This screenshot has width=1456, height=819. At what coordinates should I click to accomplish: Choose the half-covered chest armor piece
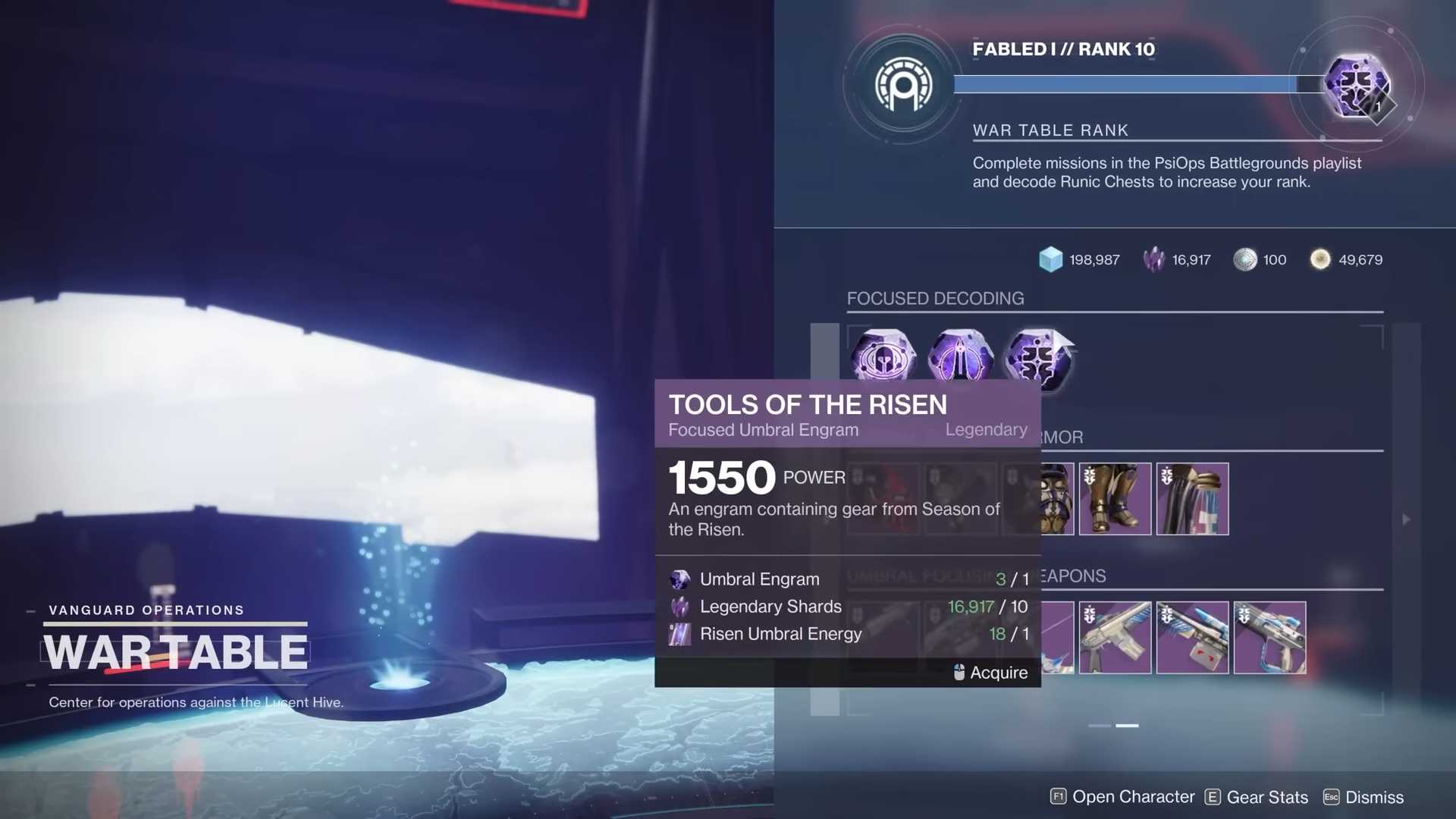pos(1058,499)
